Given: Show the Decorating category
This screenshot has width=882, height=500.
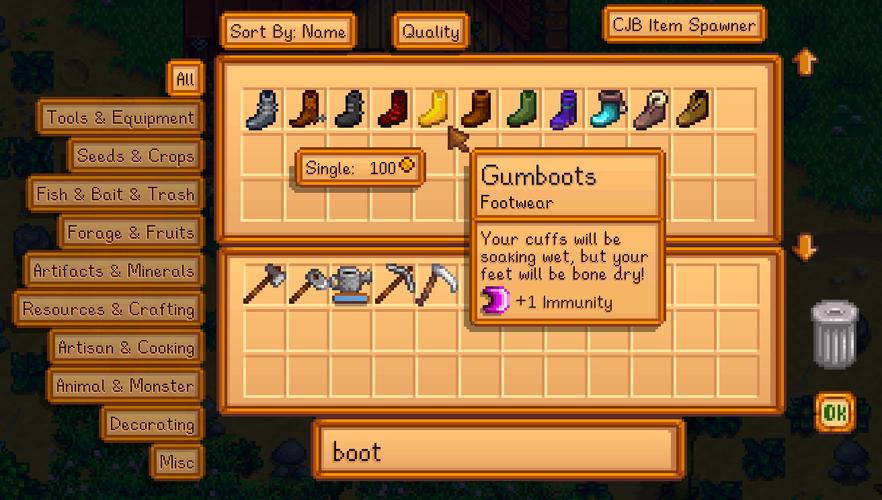Looking at the screenshot, I should [x=150, y=424].
